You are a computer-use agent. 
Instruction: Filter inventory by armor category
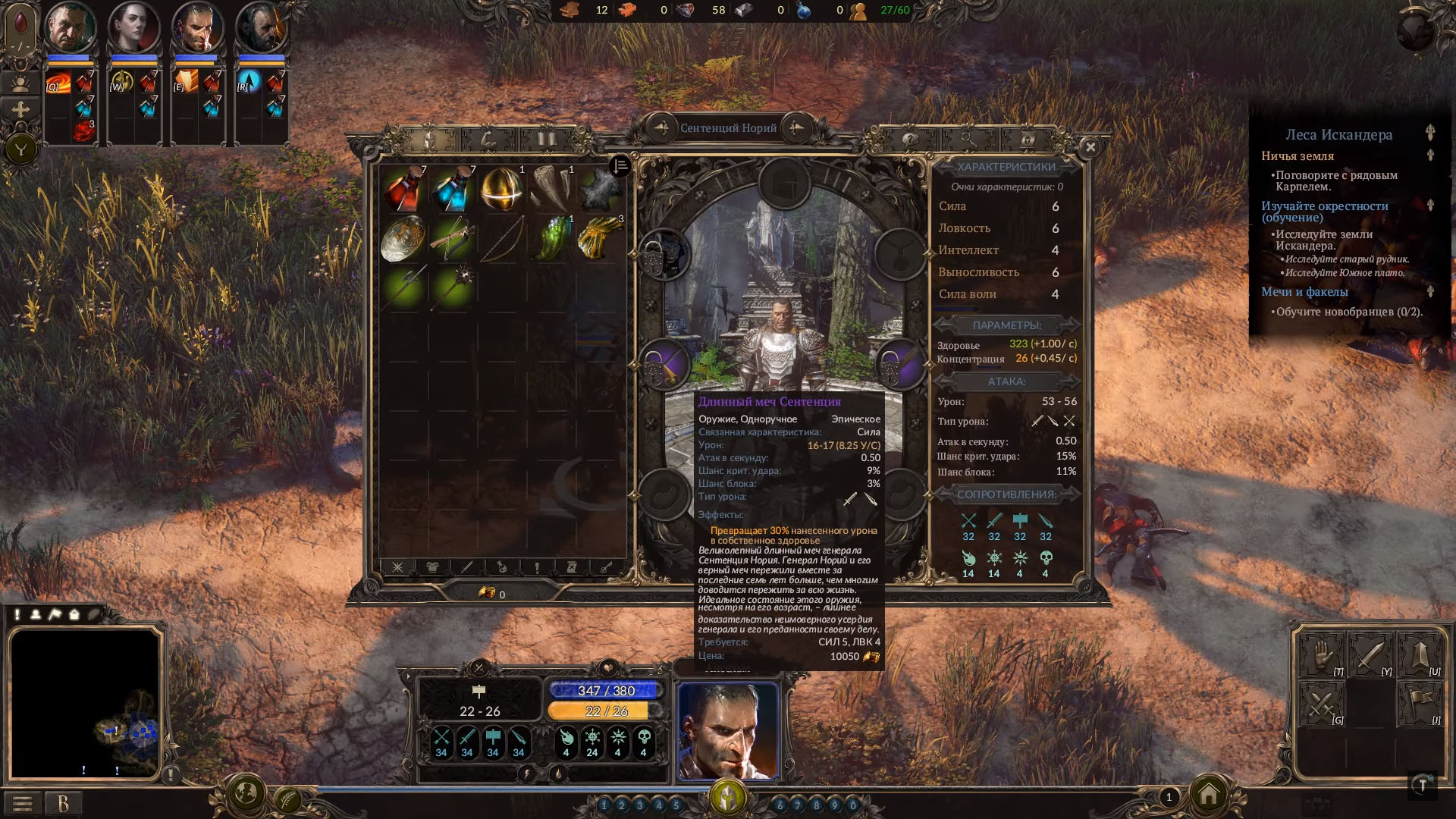432,567
